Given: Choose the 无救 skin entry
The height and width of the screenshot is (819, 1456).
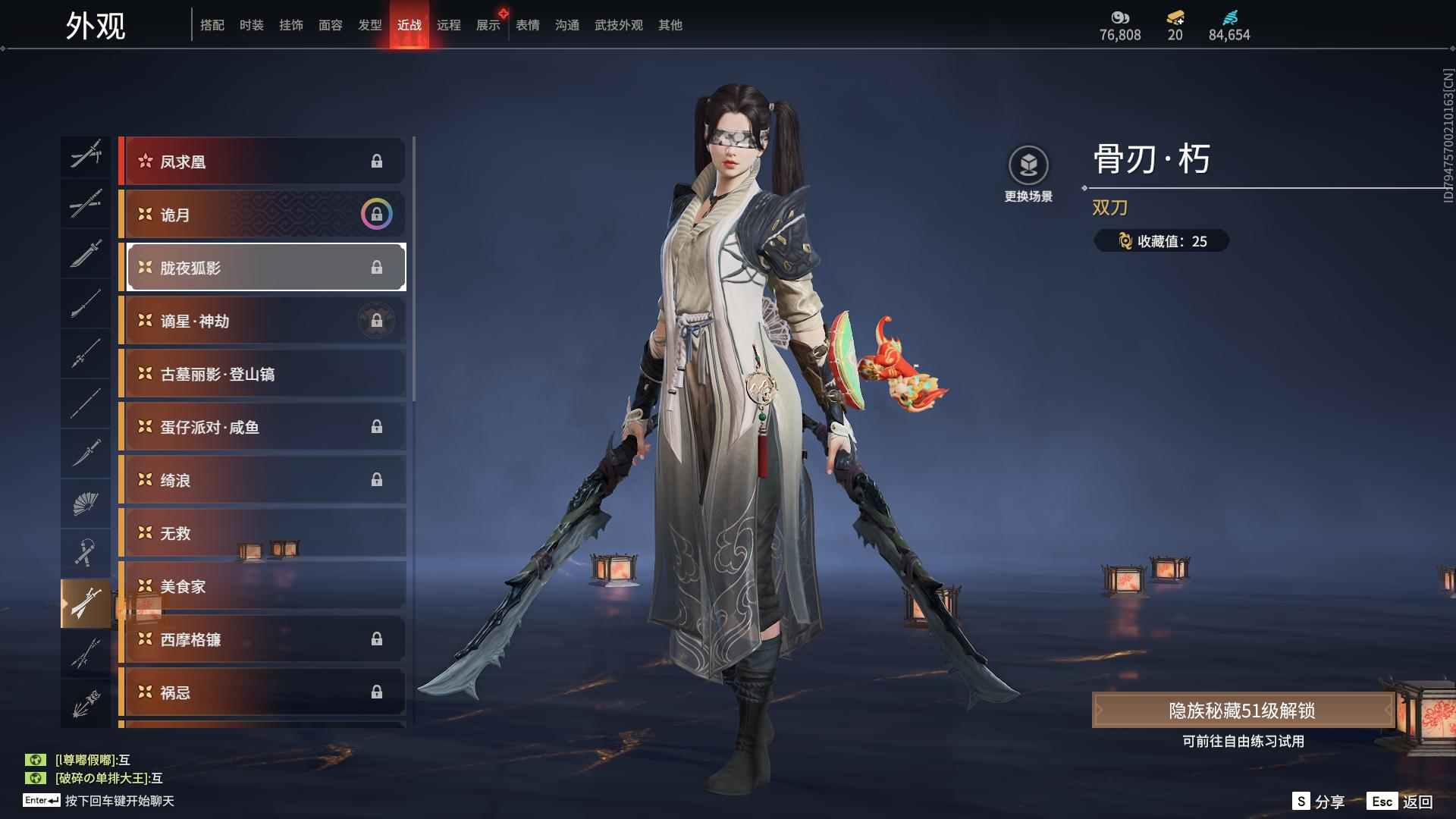Looking at the screenshot, I should tap(262, 533).
